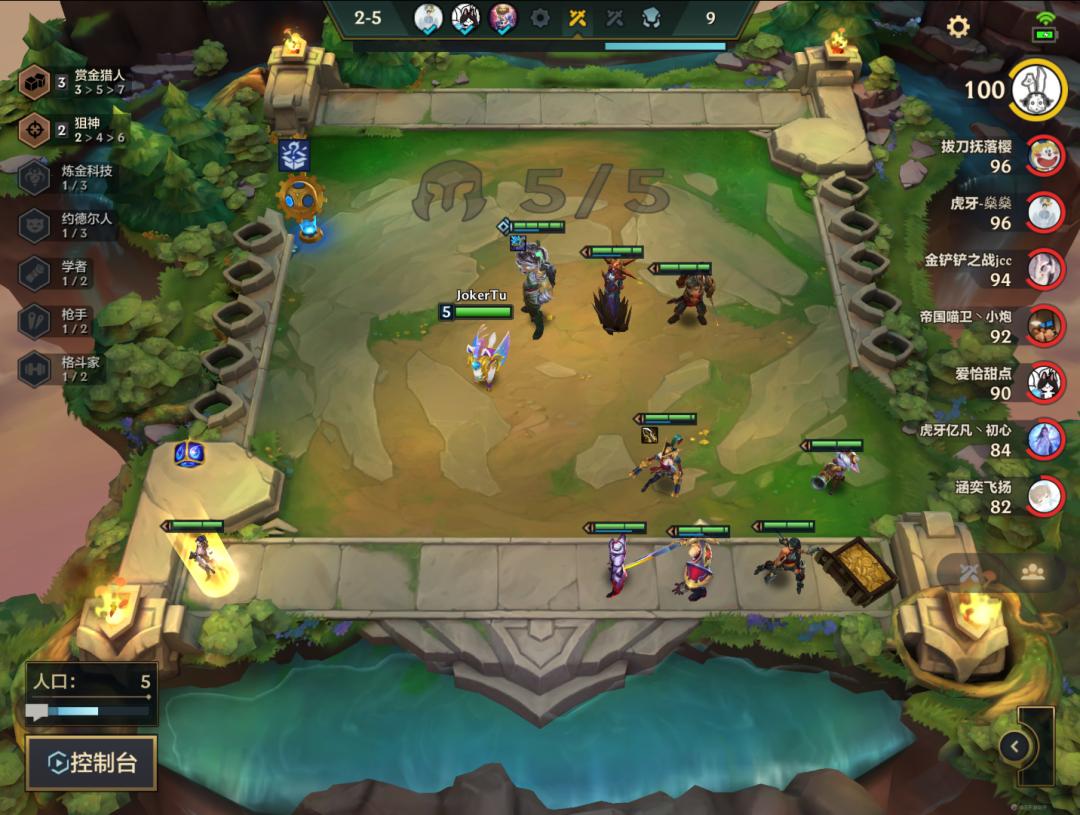
Task: Select the 赏金猎人 trait entry
Action: [72, 82]
